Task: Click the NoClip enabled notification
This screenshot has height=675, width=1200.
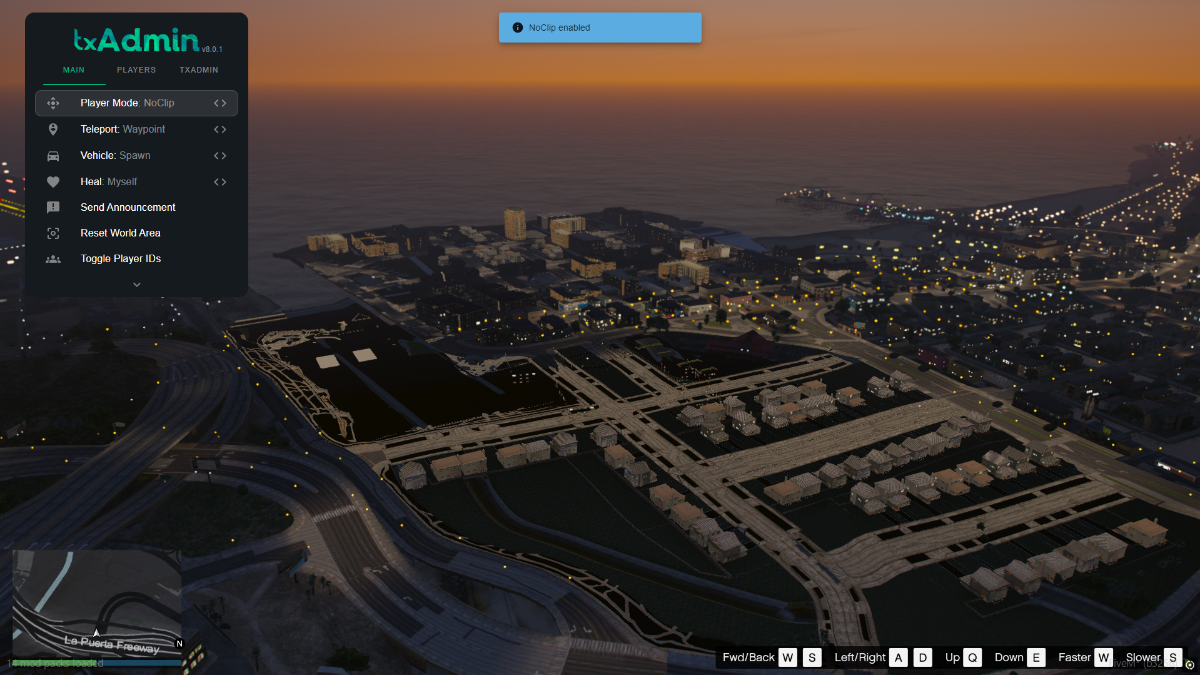Action: coord(600,28)
